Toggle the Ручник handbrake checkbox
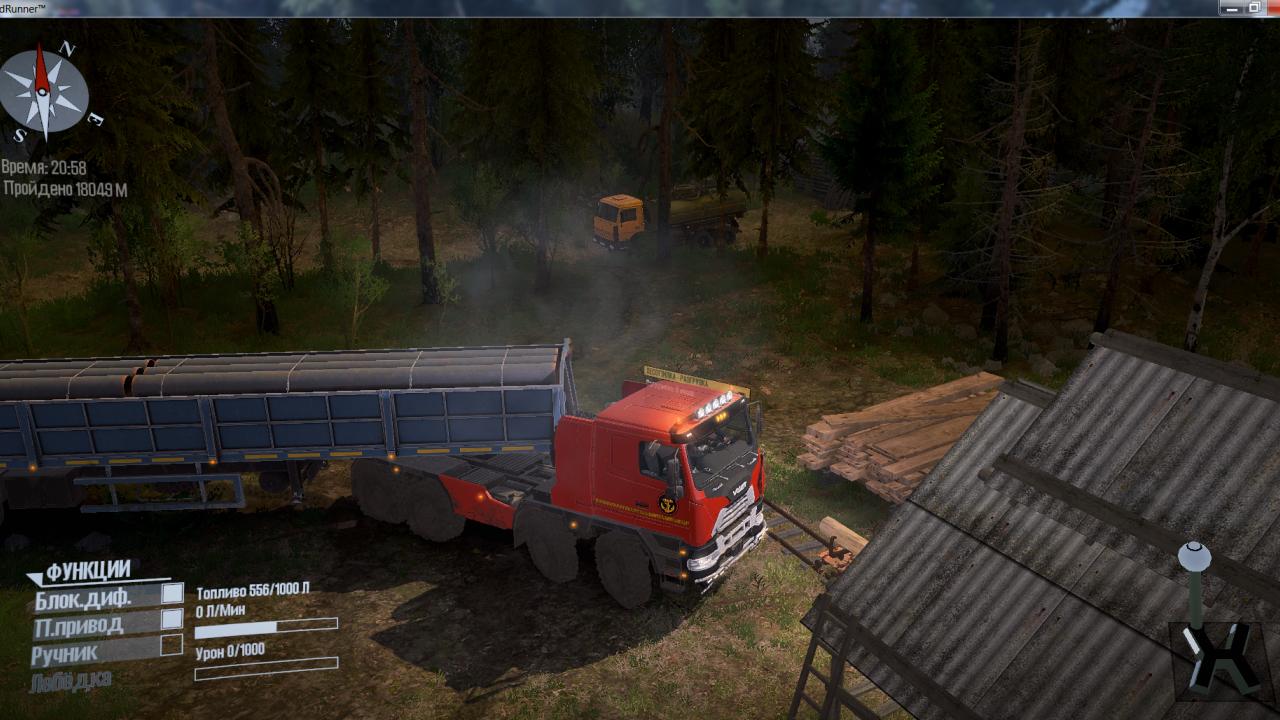1280x720 pixels. click(x=172, y=645)
